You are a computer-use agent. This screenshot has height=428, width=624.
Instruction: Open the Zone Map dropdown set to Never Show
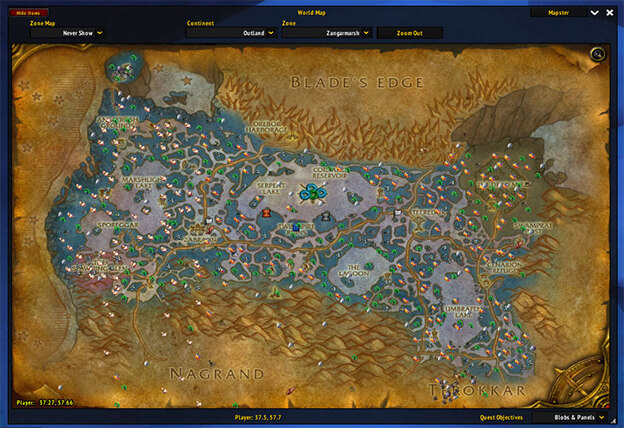click(x=69, y=33)
